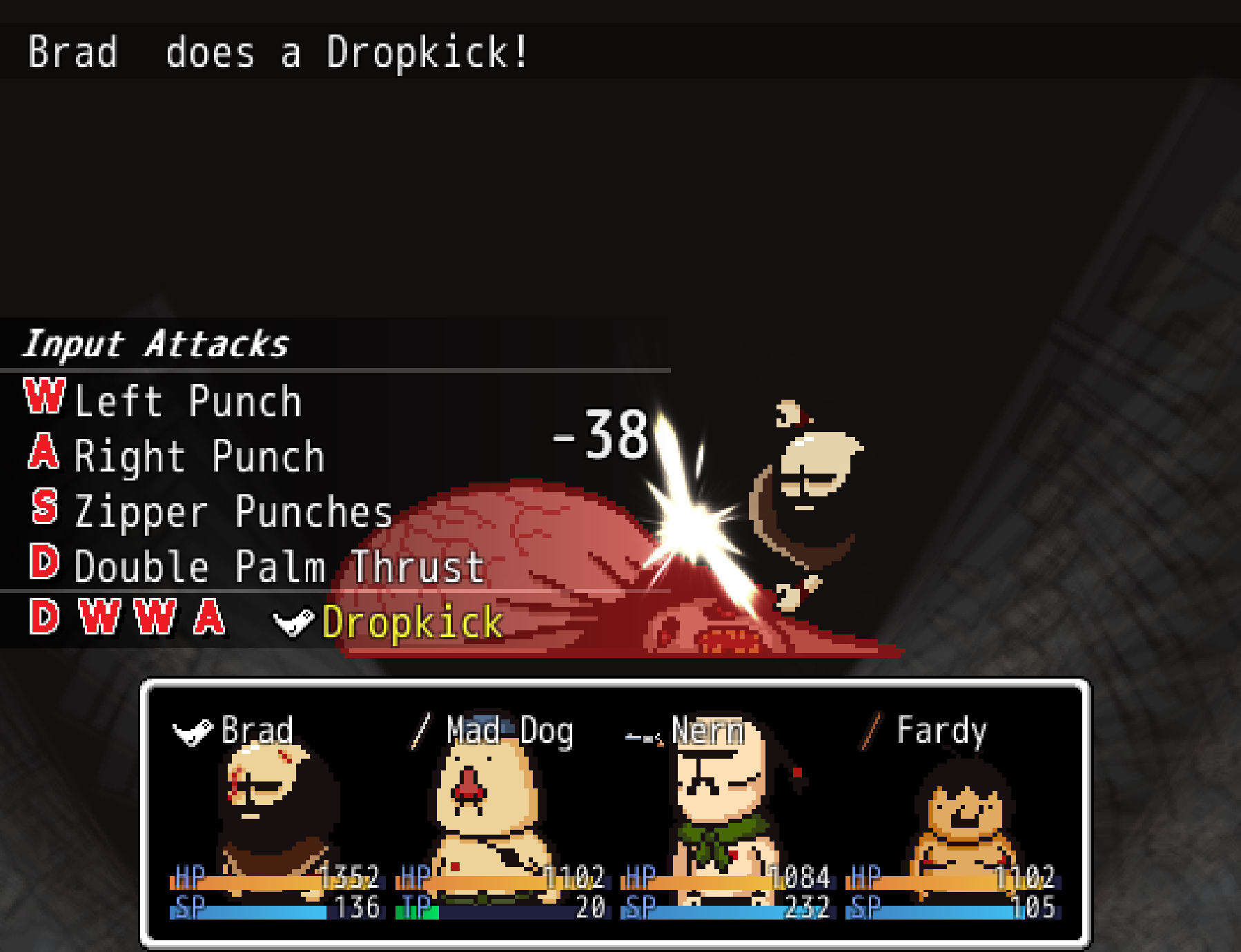Click the knife icon beside Mad Dog

(420, 730)
